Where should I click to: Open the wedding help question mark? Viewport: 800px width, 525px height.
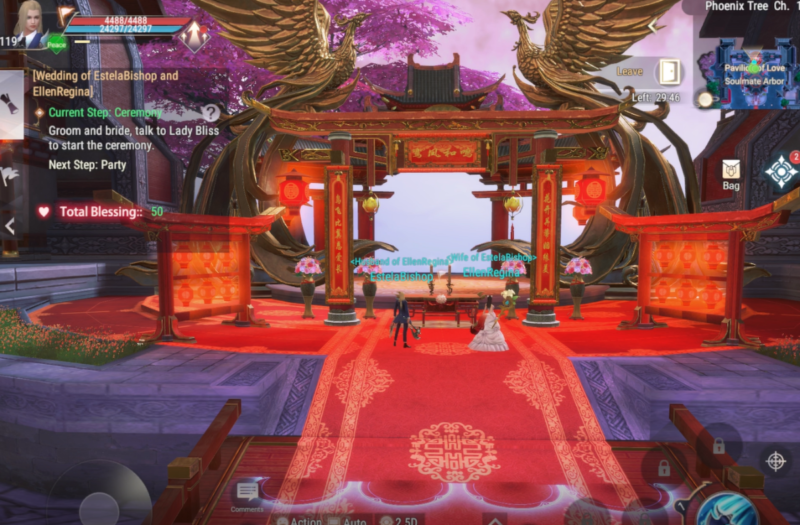[x=211, y=113]
